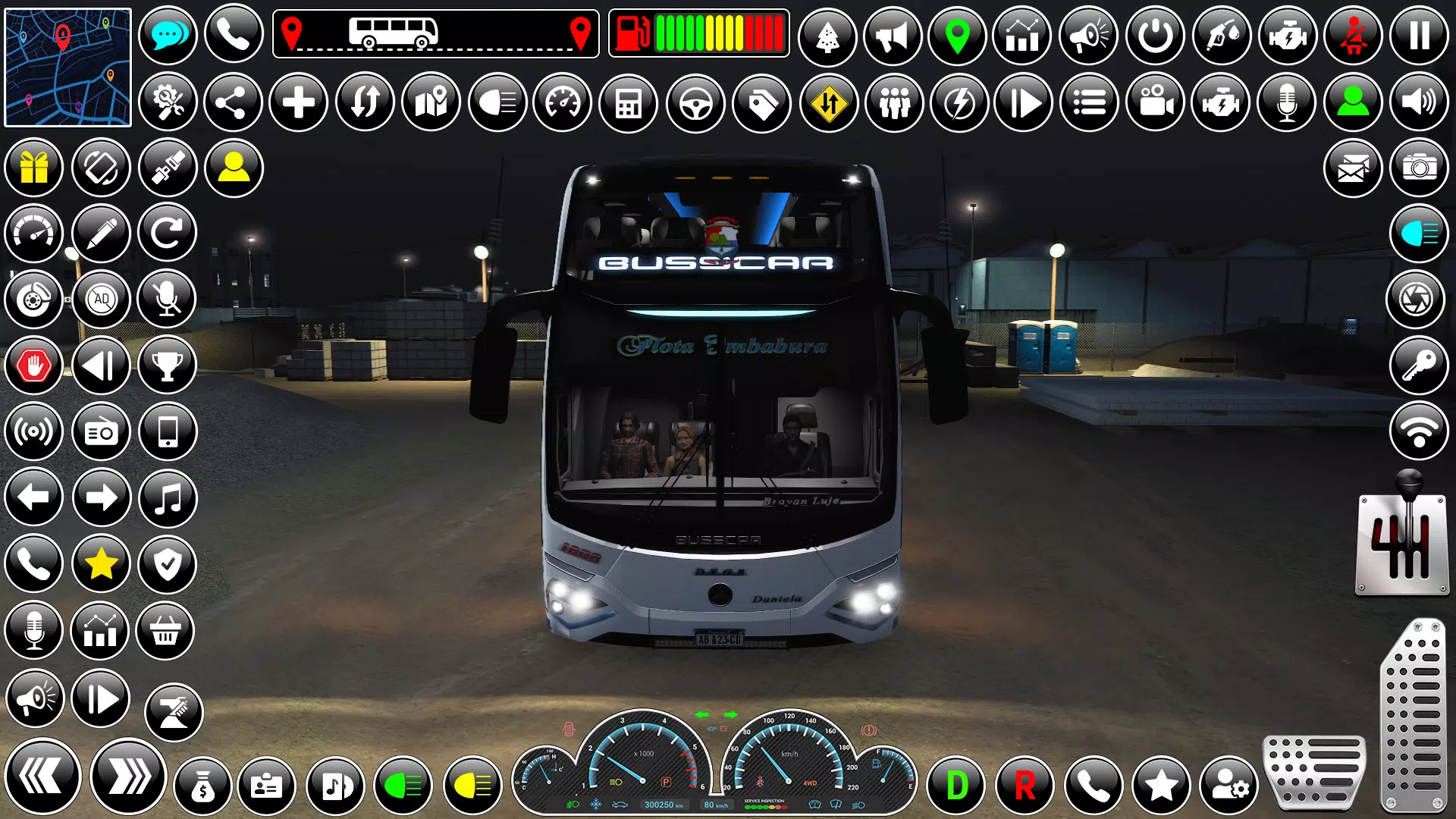The image size is (1456, 819).
Task: Open the trophy achievements icon
Action: coord(168,365)
